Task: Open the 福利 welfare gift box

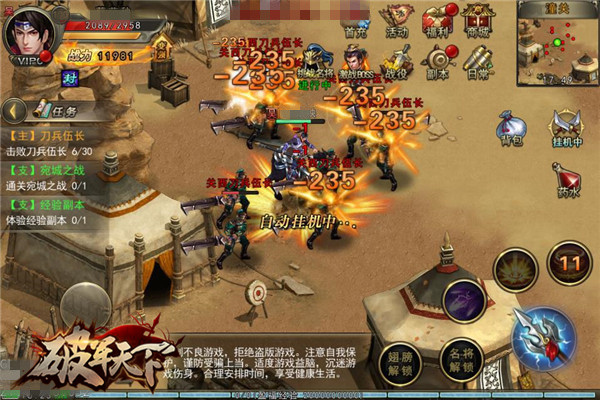Action: click(437, 20)
